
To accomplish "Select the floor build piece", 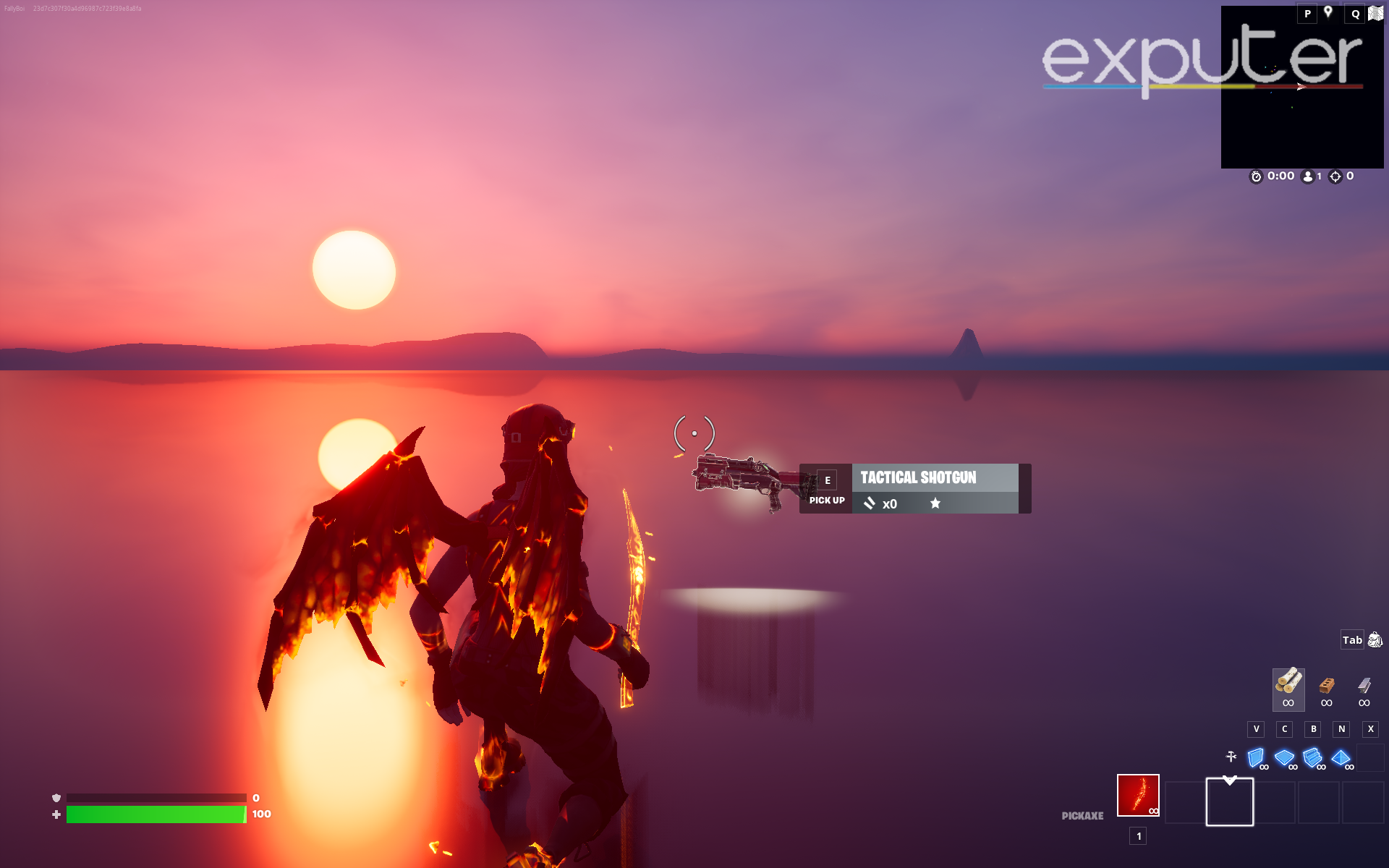I will [x=1284, y=759].
